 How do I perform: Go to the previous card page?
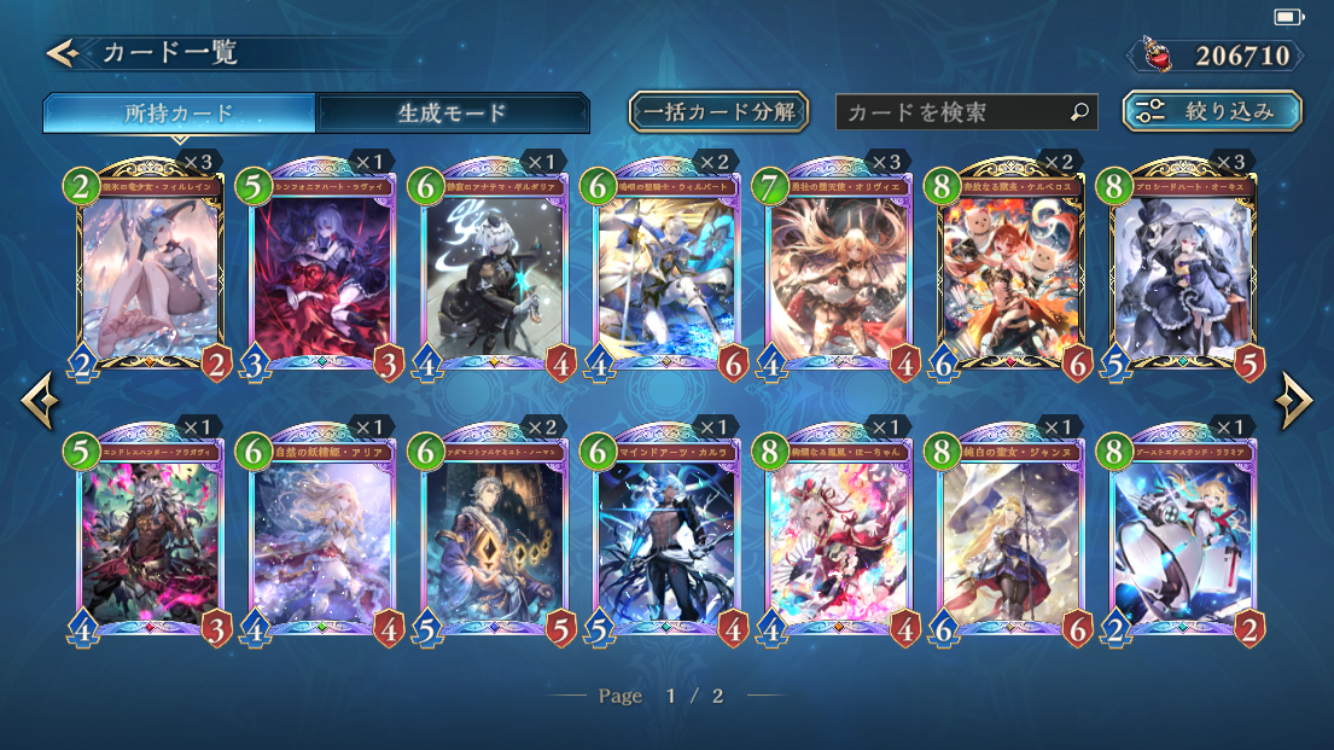[x=40, y=402]
